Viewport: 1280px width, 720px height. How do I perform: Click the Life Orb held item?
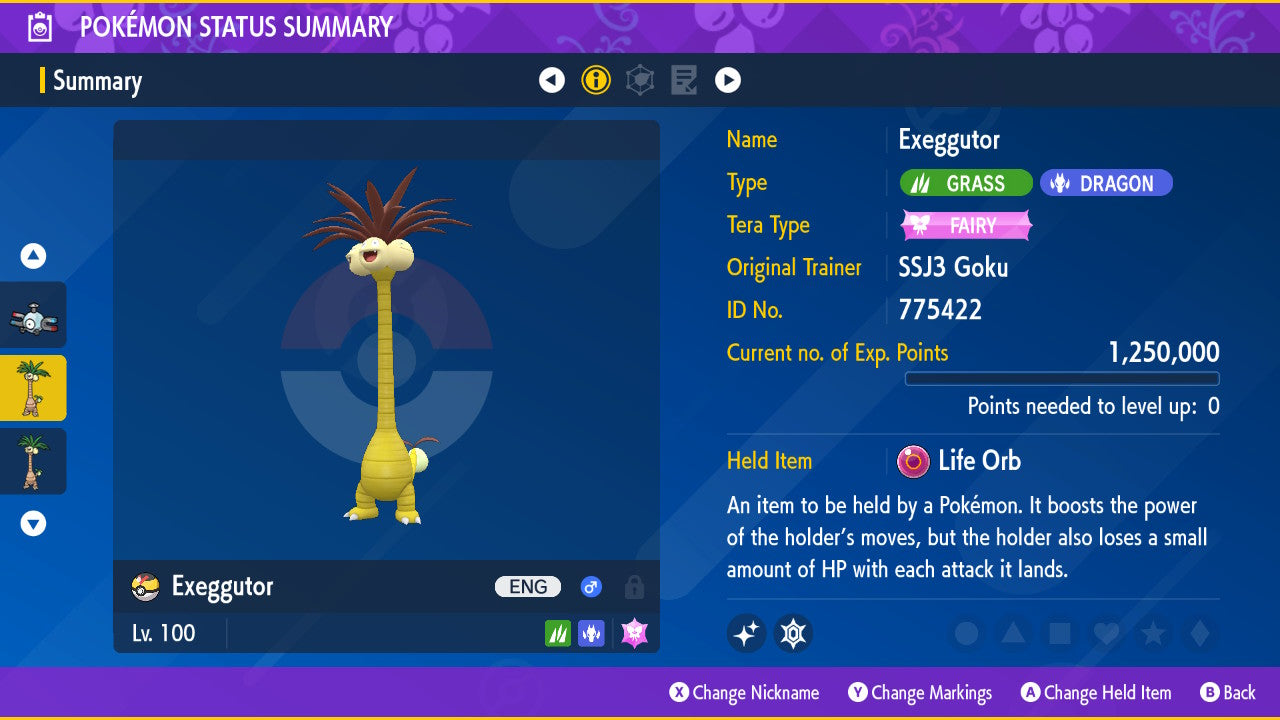(x=960, y=461)
